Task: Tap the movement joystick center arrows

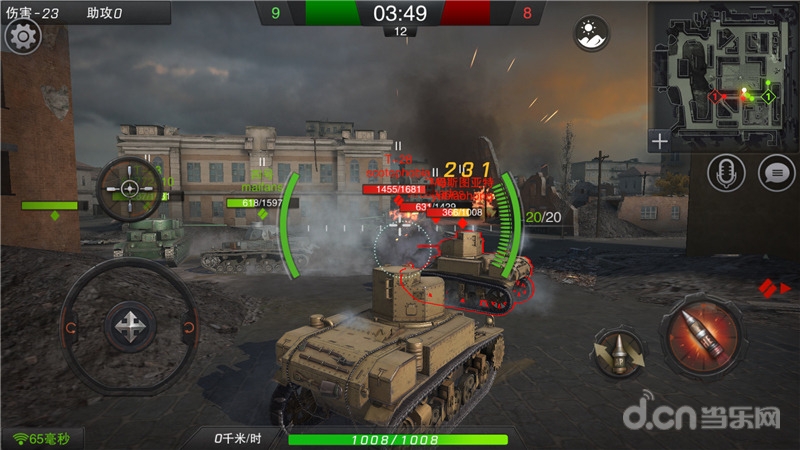Action: pos(128,326)
